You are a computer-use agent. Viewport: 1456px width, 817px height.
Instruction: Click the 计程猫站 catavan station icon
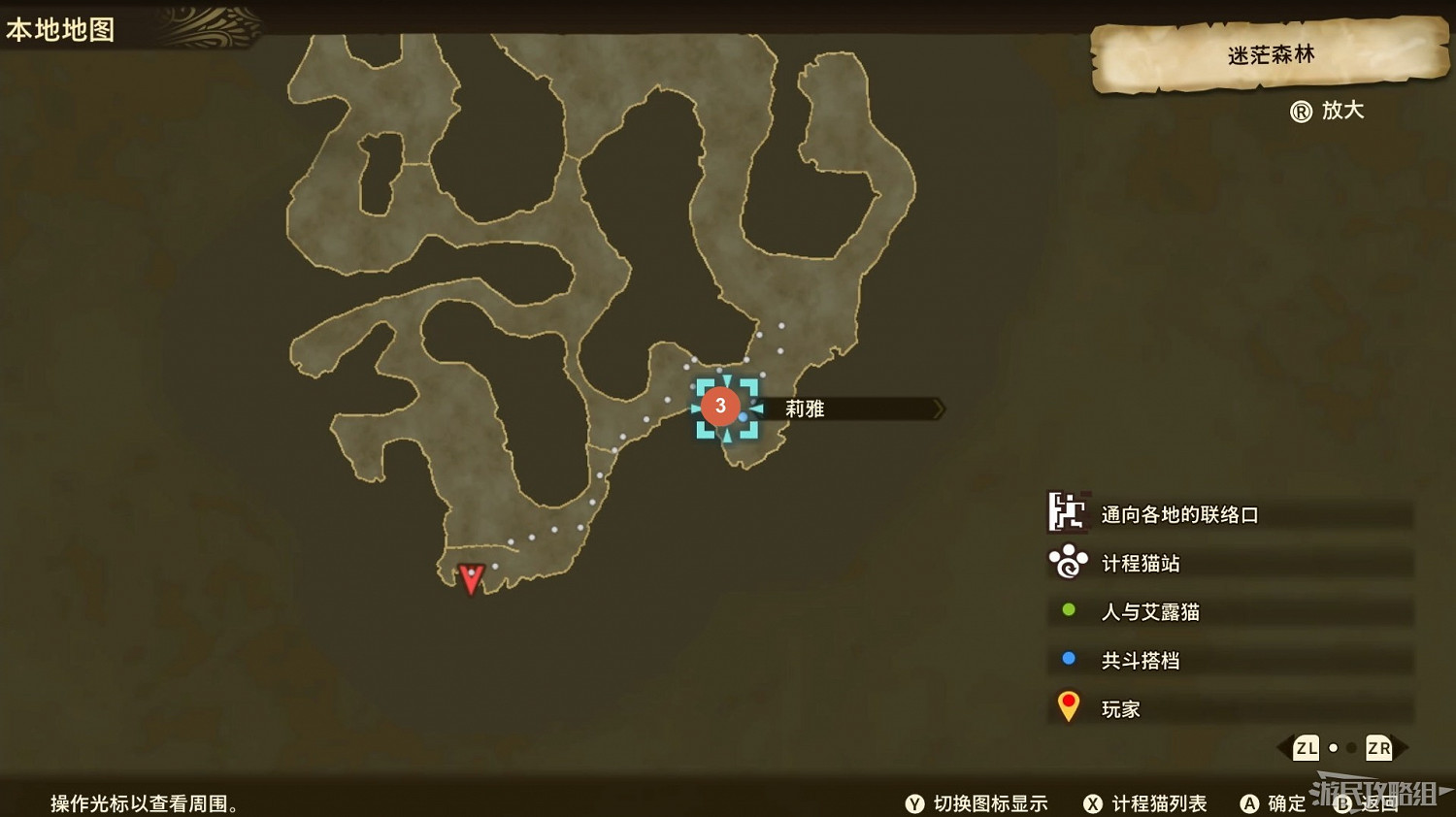(x=1068, y=563)
